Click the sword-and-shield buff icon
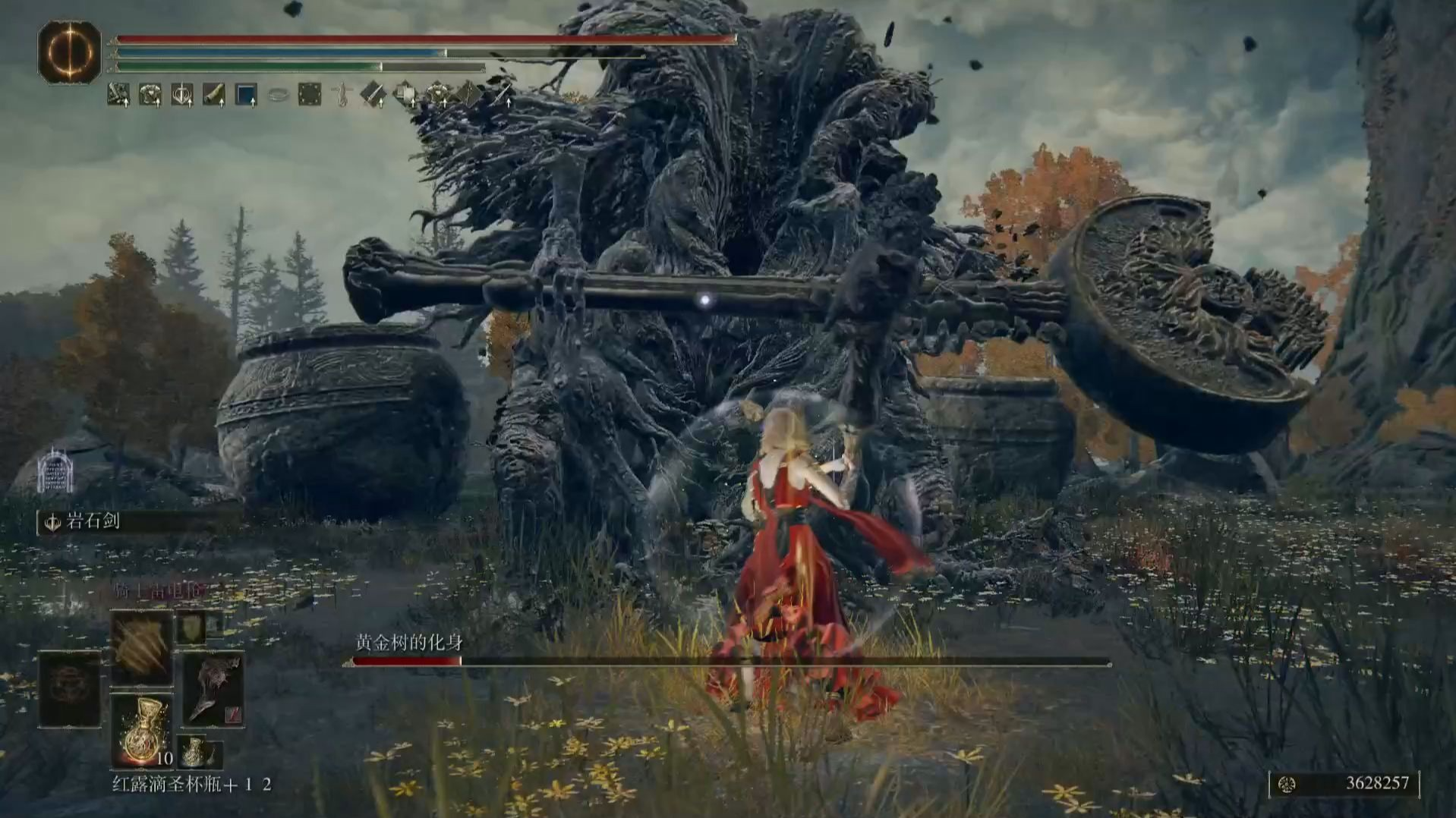 pos(182,95)
